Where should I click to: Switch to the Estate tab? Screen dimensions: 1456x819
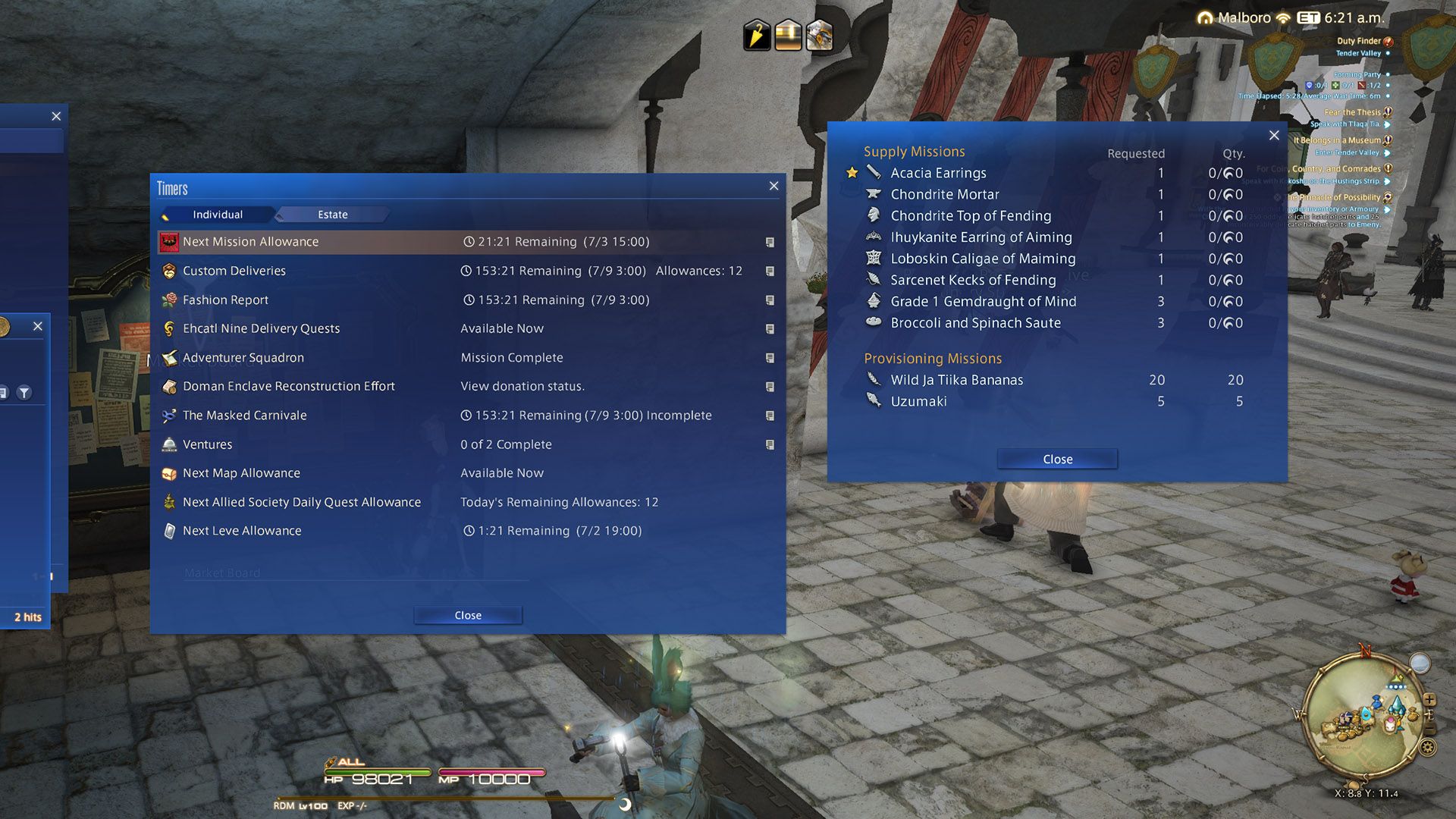[x=331, y=215]
